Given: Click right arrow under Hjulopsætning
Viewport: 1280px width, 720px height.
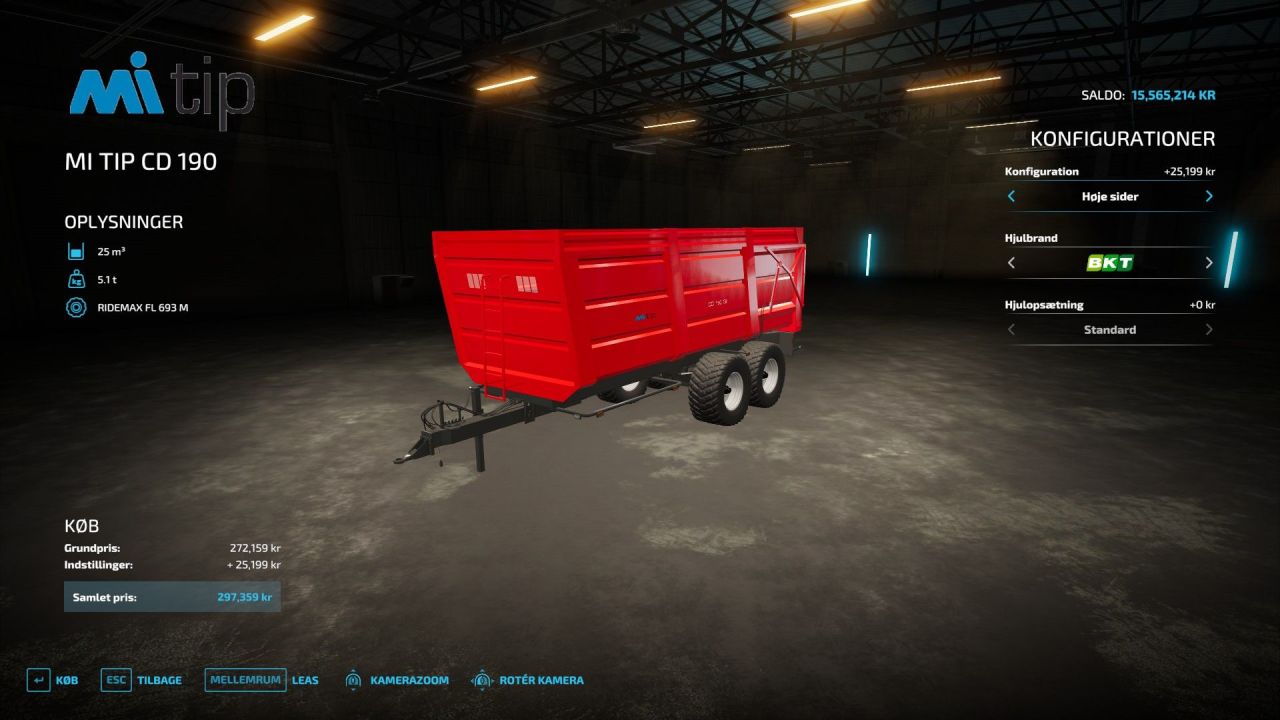Looking at the screenshot, I should coord(1209,329).
